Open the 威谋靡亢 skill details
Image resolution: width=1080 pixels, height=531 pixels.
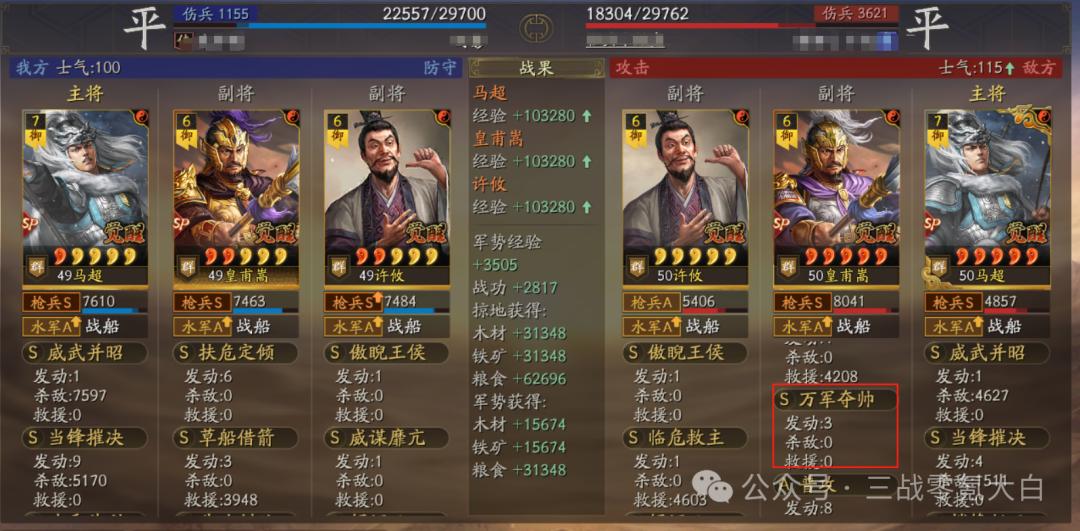click(386, 438)
